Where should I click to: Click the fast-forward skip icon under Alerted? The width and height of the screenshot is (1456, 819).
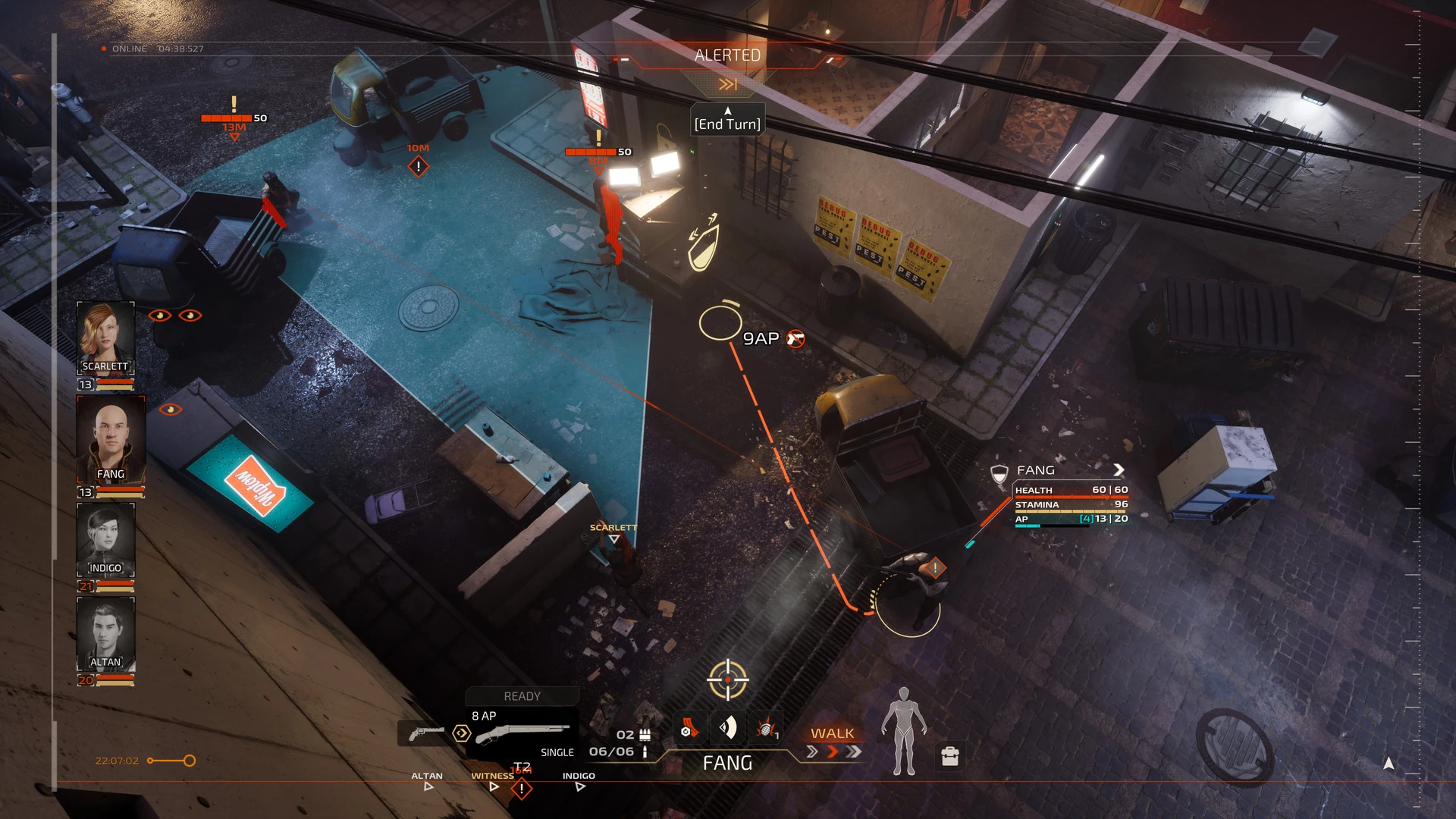pyautogui.click(x=727, y=84)
